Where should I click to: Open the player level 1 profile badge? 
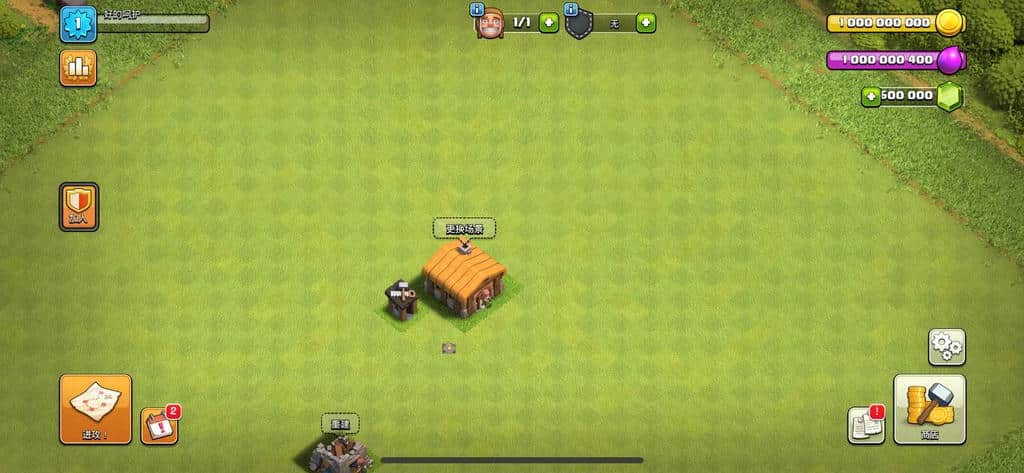coord(78,24)
